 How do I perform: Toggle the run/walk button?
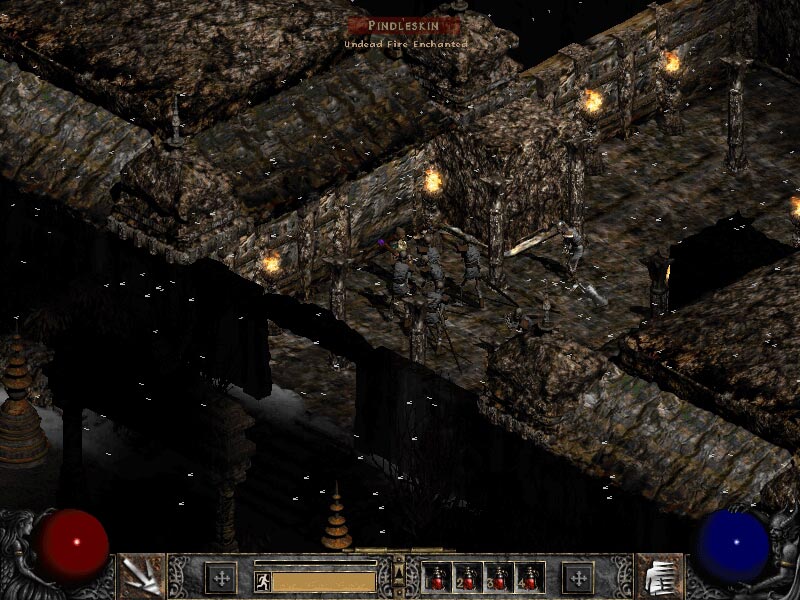coord(263,581)
